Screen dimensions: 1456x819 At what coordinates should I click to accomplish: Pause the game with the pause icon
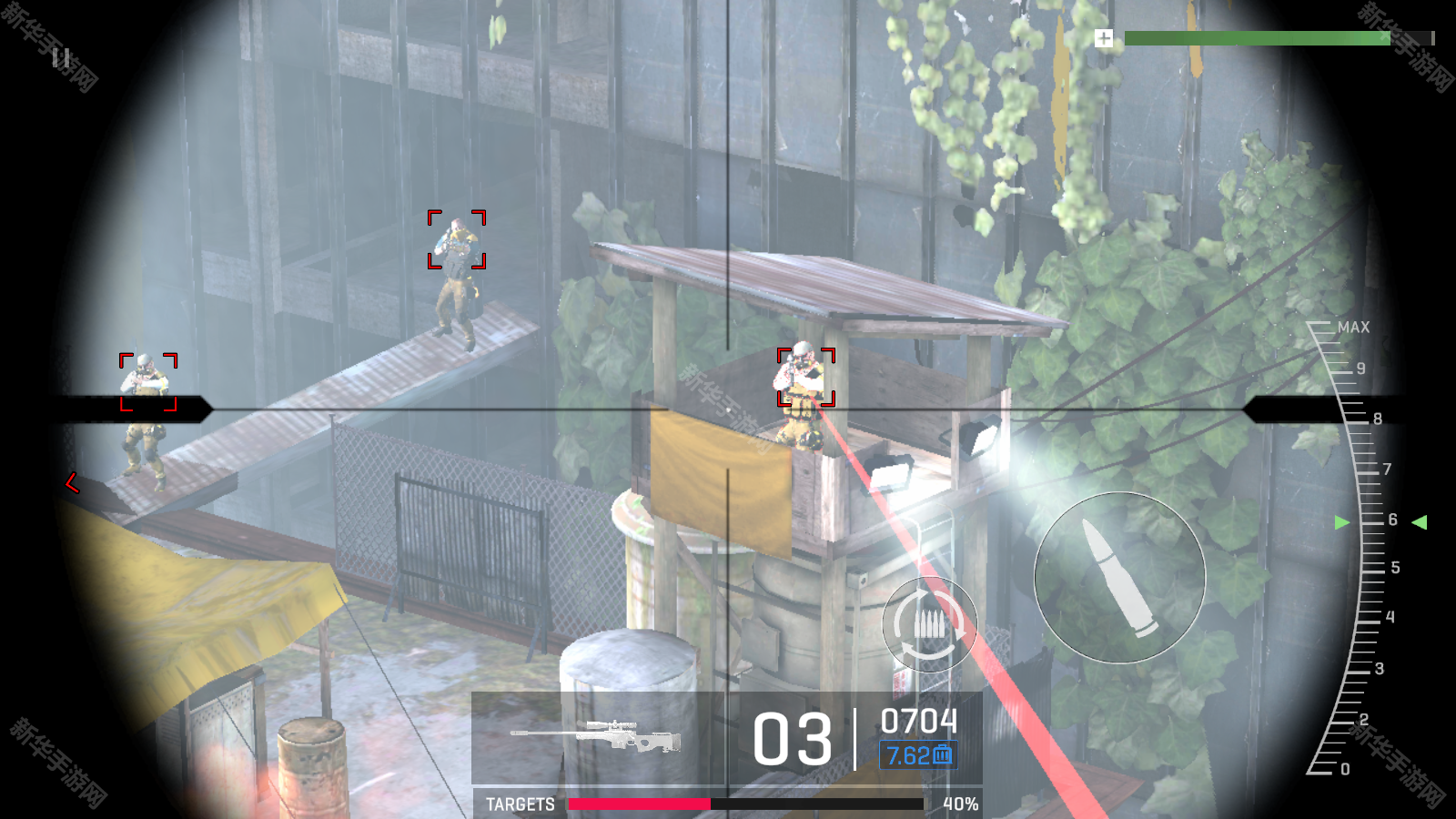pos(61,59)
